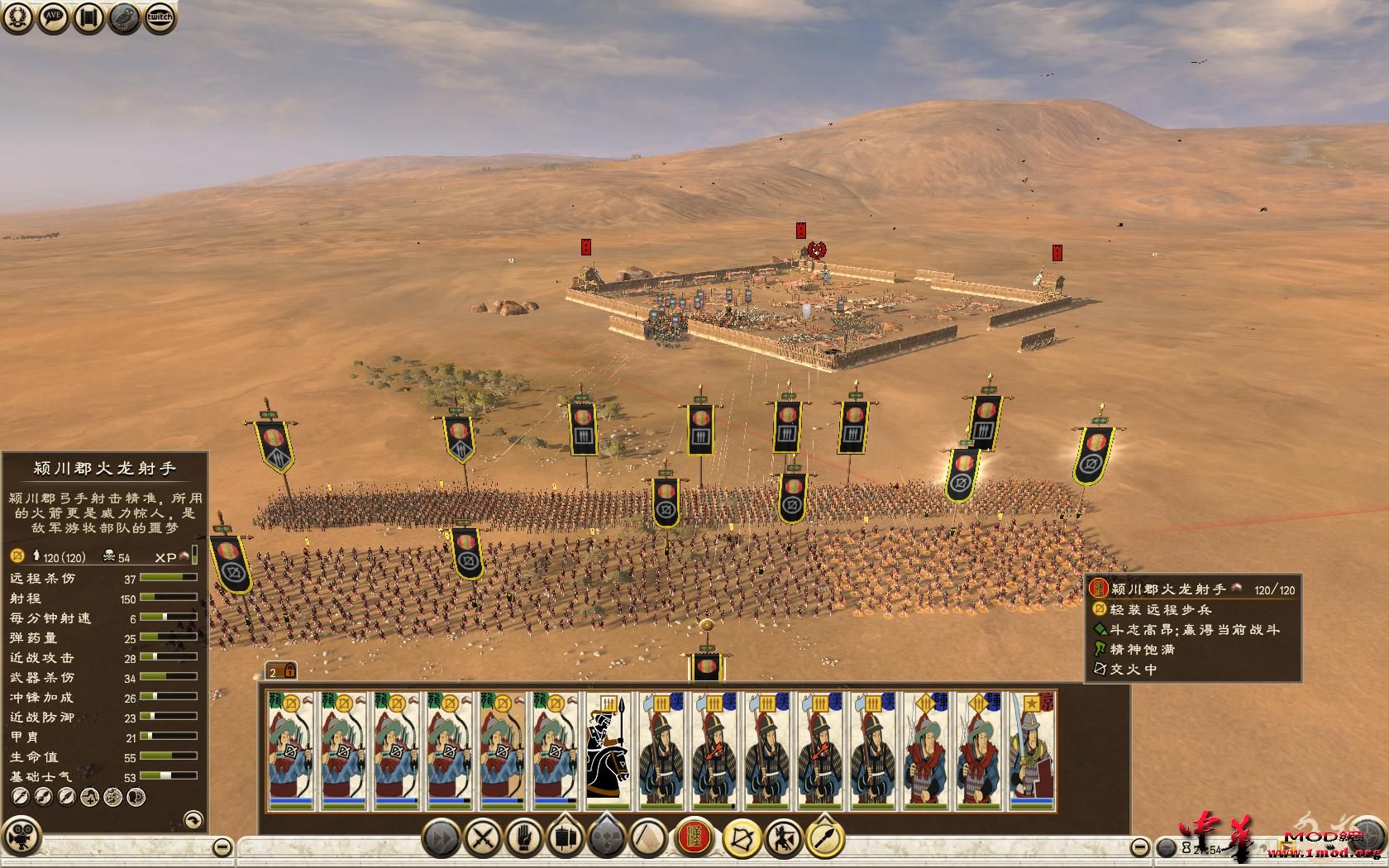Toggle the bow fire-at-will button

click(x=741, y=838)
